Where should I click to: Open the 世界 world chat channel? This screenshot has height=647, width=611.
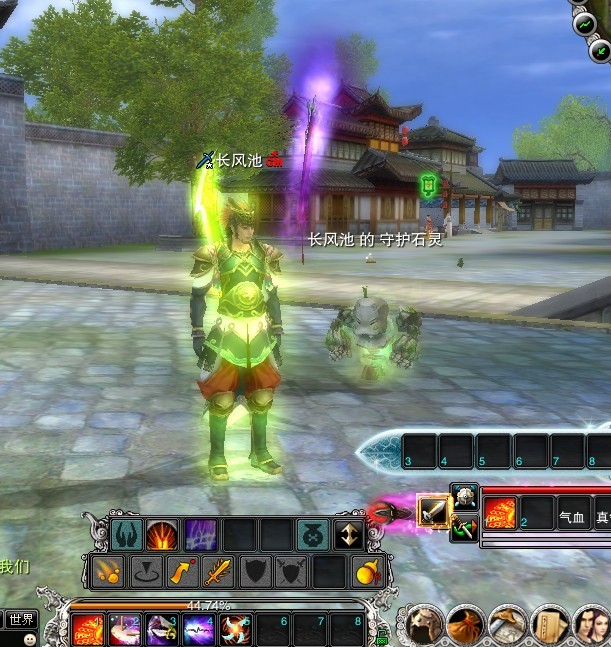pyautogui.click(x=20, y=620)
